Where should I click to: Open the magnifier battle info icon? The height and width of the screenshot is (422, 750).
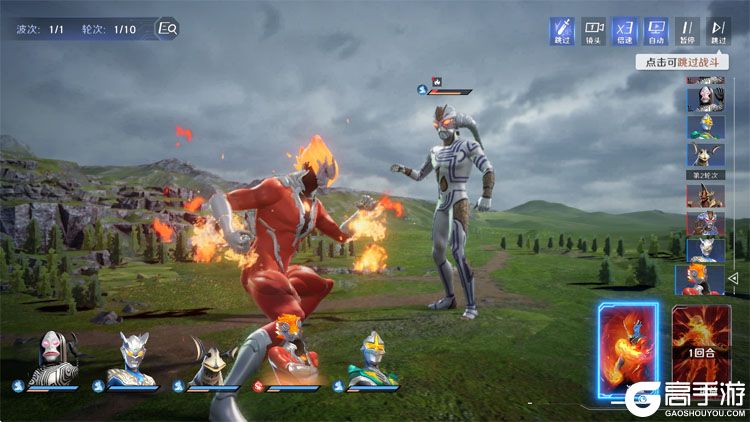[x=168, y=29]
